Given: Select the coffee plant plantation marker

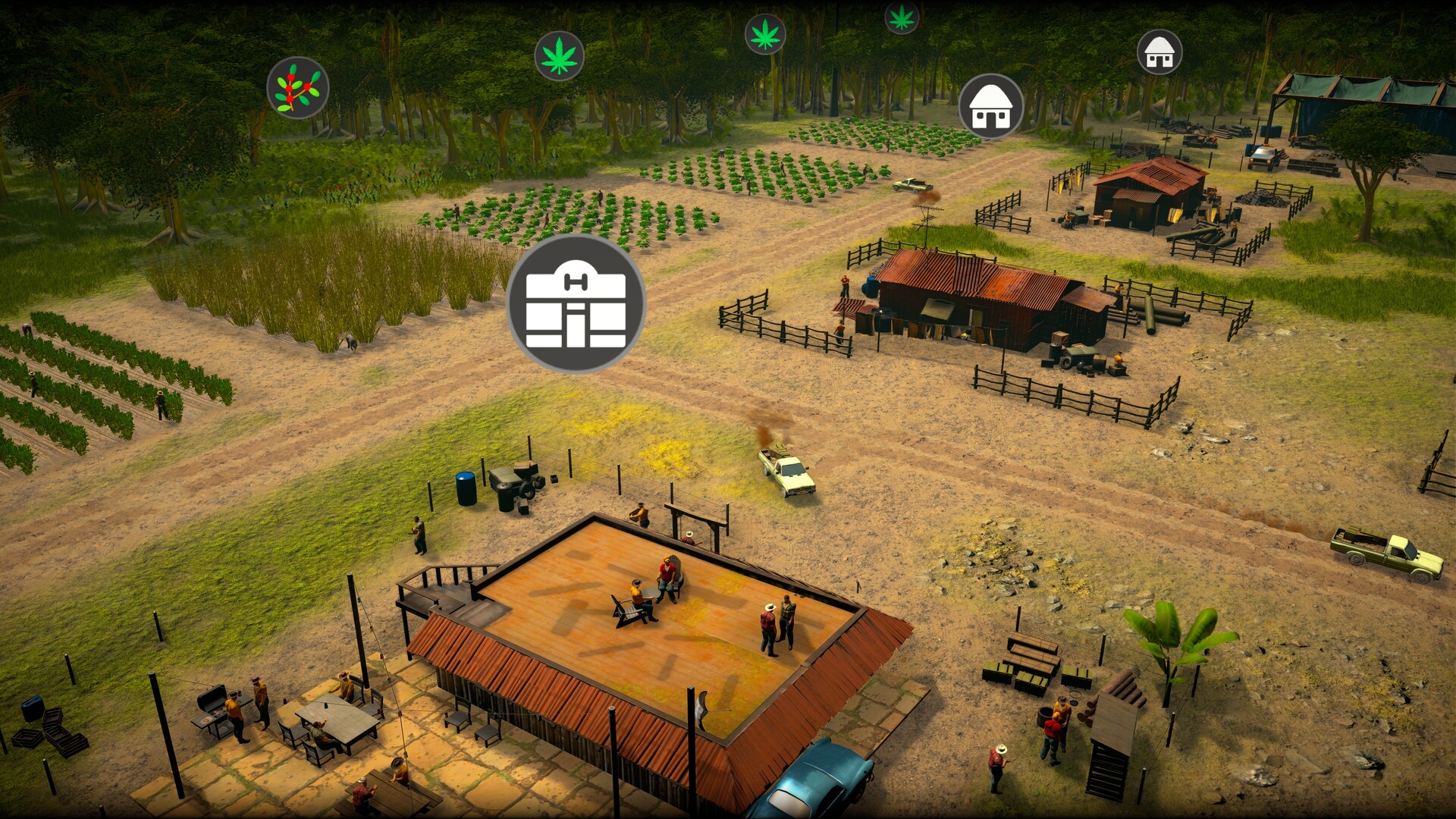Looking at the screenshot, I should click(x=297, y=88).
